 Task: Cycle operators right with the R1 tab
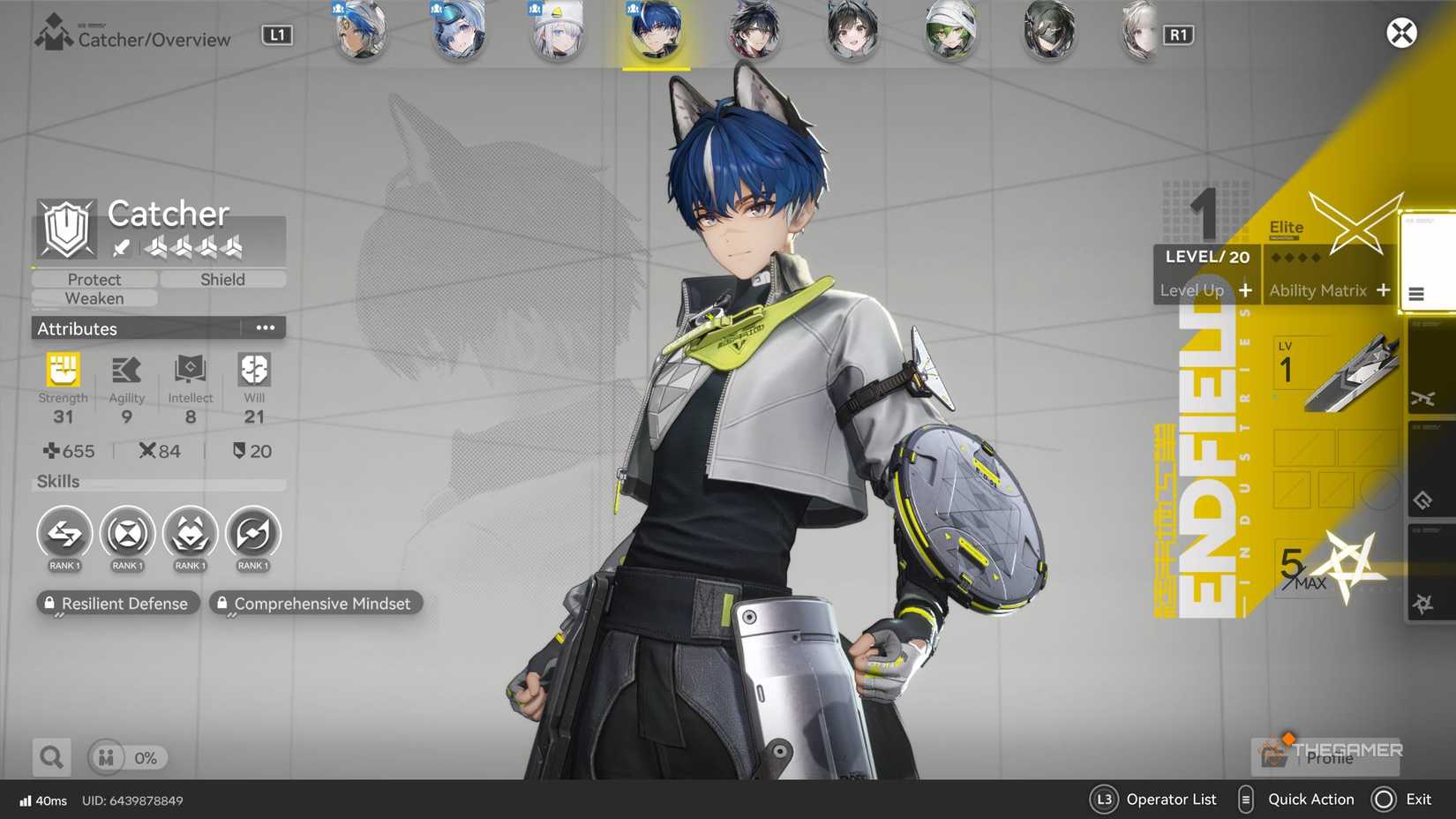[x=1181, y=34]
